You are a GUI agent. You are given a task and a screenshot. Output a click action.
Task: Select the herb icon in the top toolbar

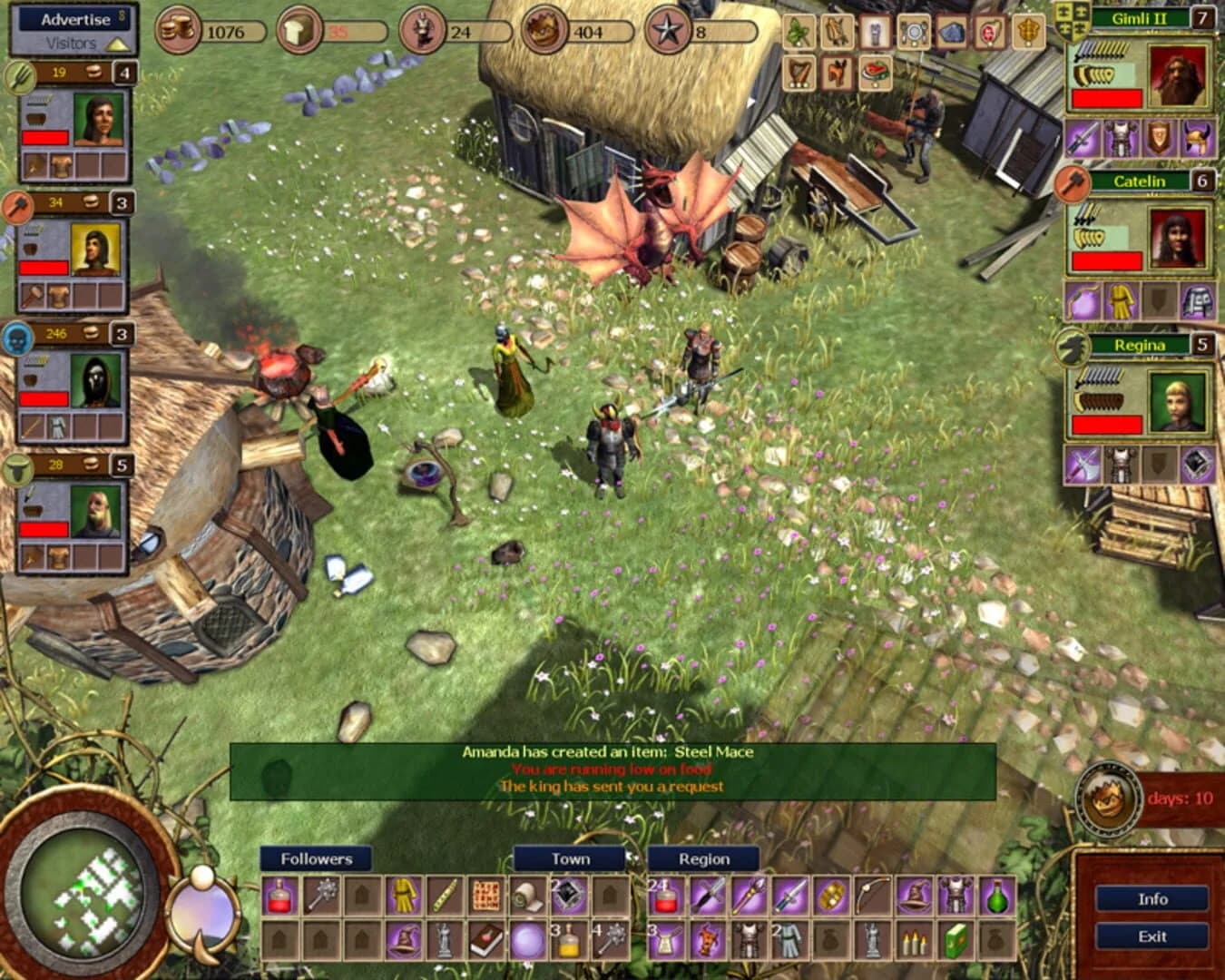tap(799, 32)
